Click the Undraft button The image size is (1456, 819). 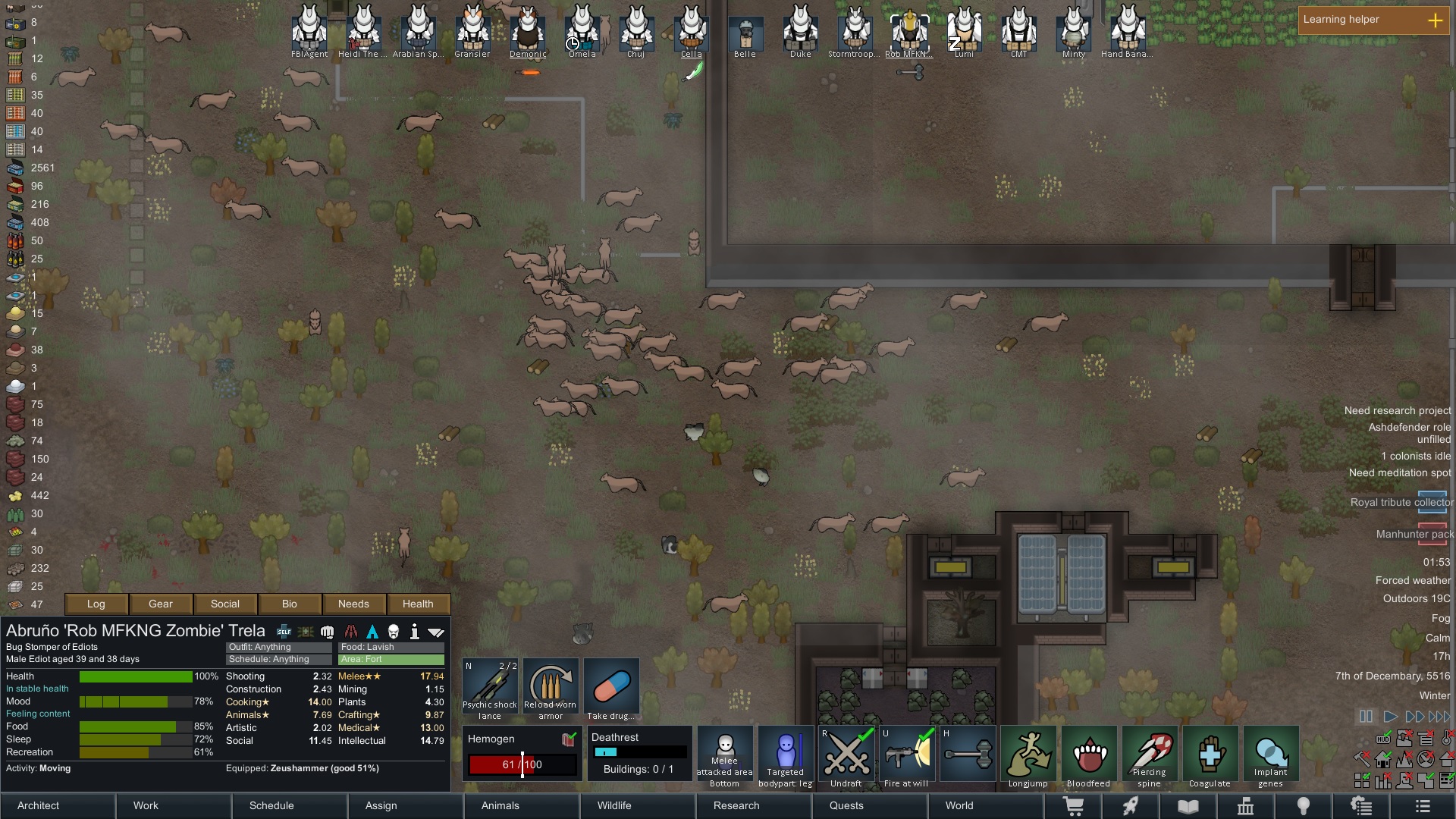pyautogui.click(x=846, y=755)
